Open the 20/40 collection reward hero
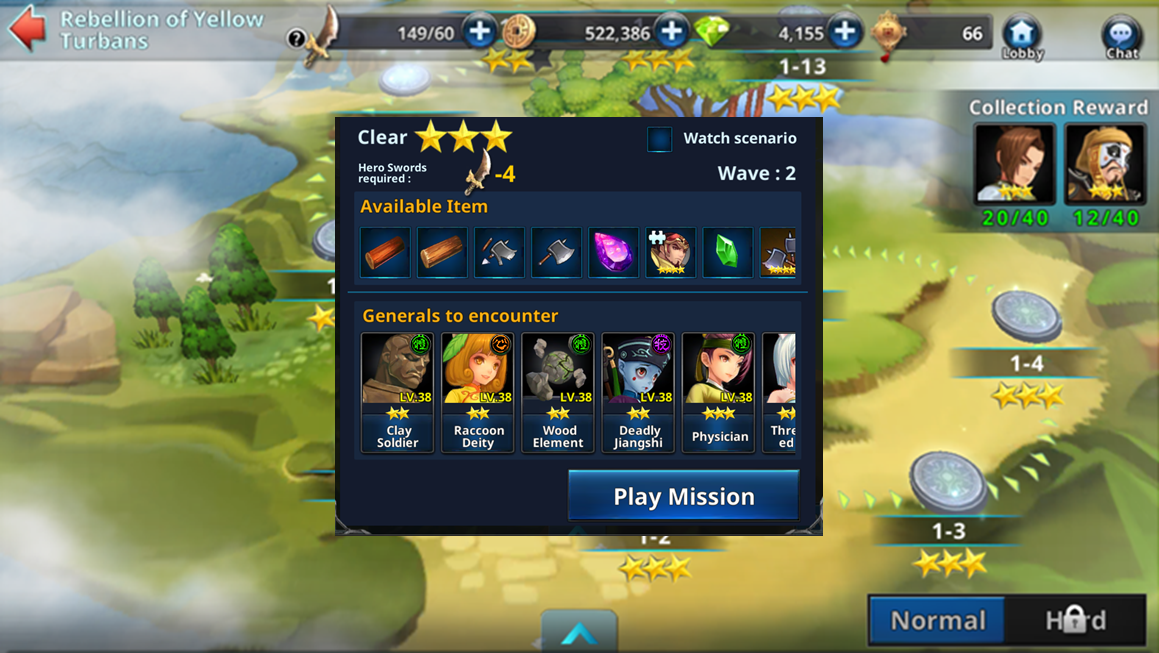The height and width of the screenshot is (653, 1159). [1014, 164]
